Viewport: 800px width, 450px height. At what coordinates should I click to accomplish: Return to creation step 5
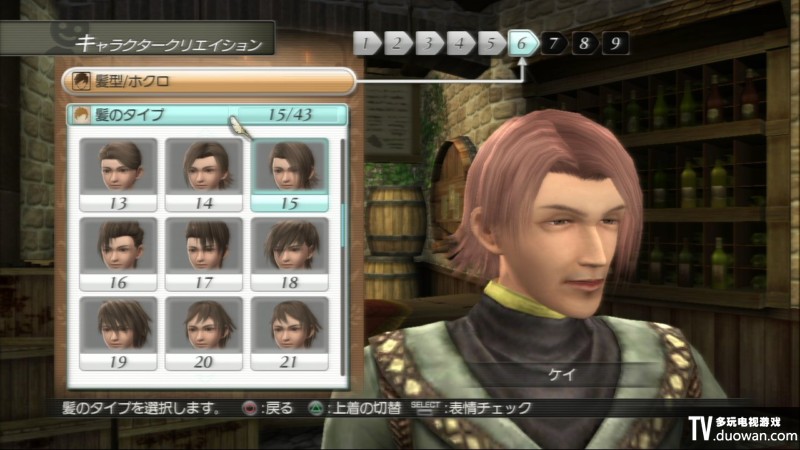coord(490,43)
